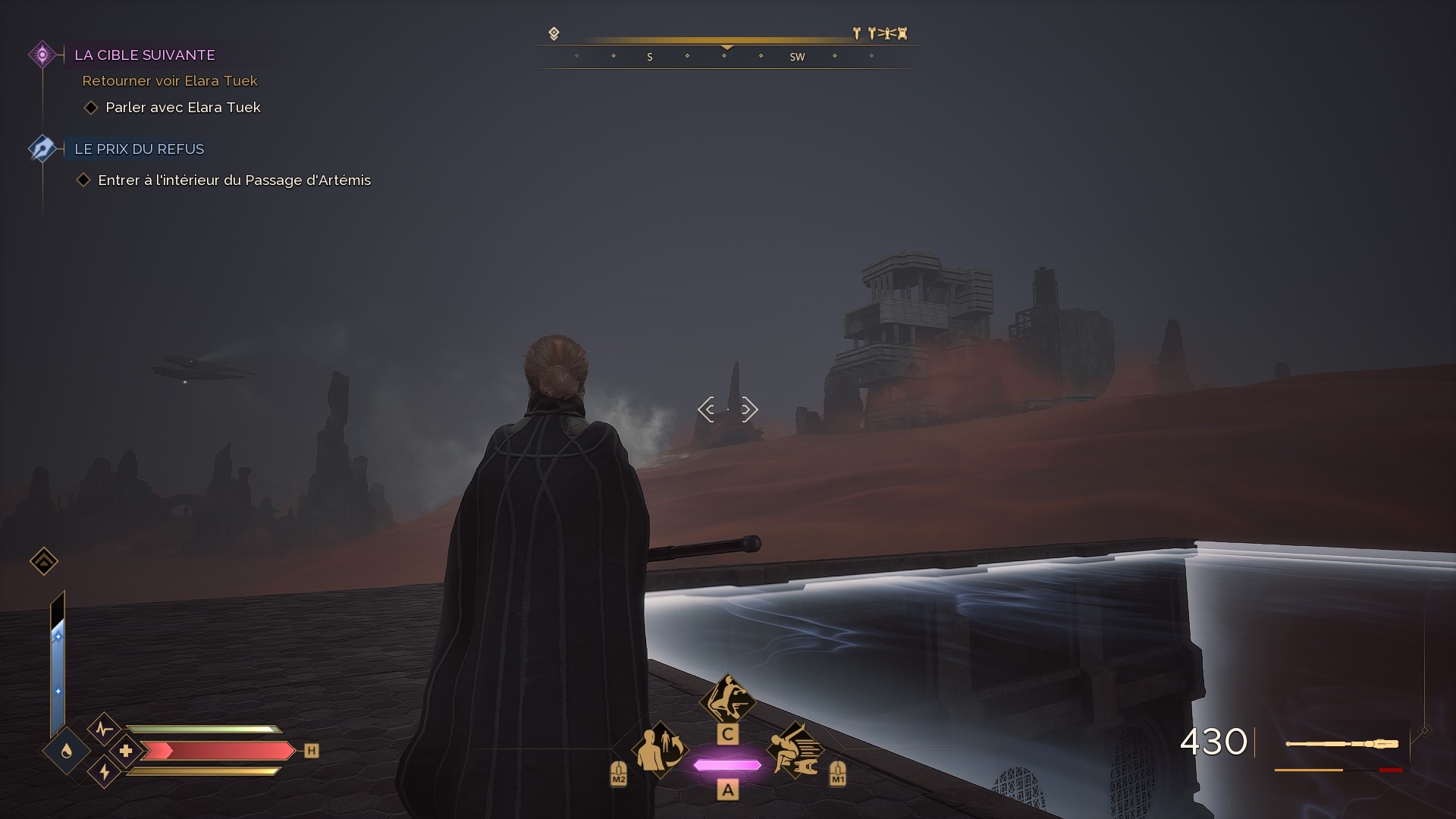Click the chevron diamond icon above water gauge
The image size is (1456, 819).
[x=44, y=561]
